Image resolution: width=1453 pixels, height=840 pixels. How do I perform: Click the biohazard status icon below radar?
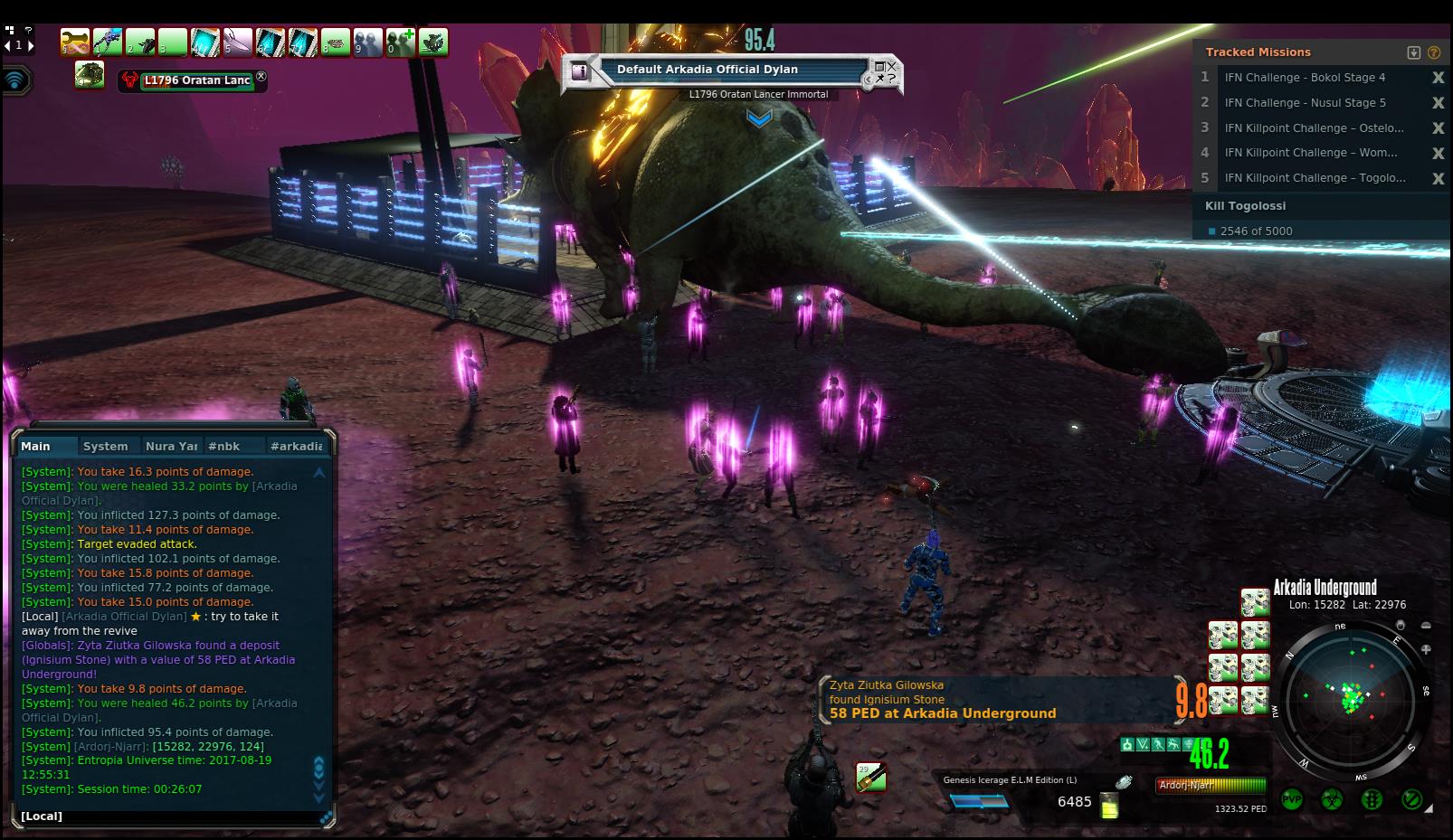(1332, 799)
